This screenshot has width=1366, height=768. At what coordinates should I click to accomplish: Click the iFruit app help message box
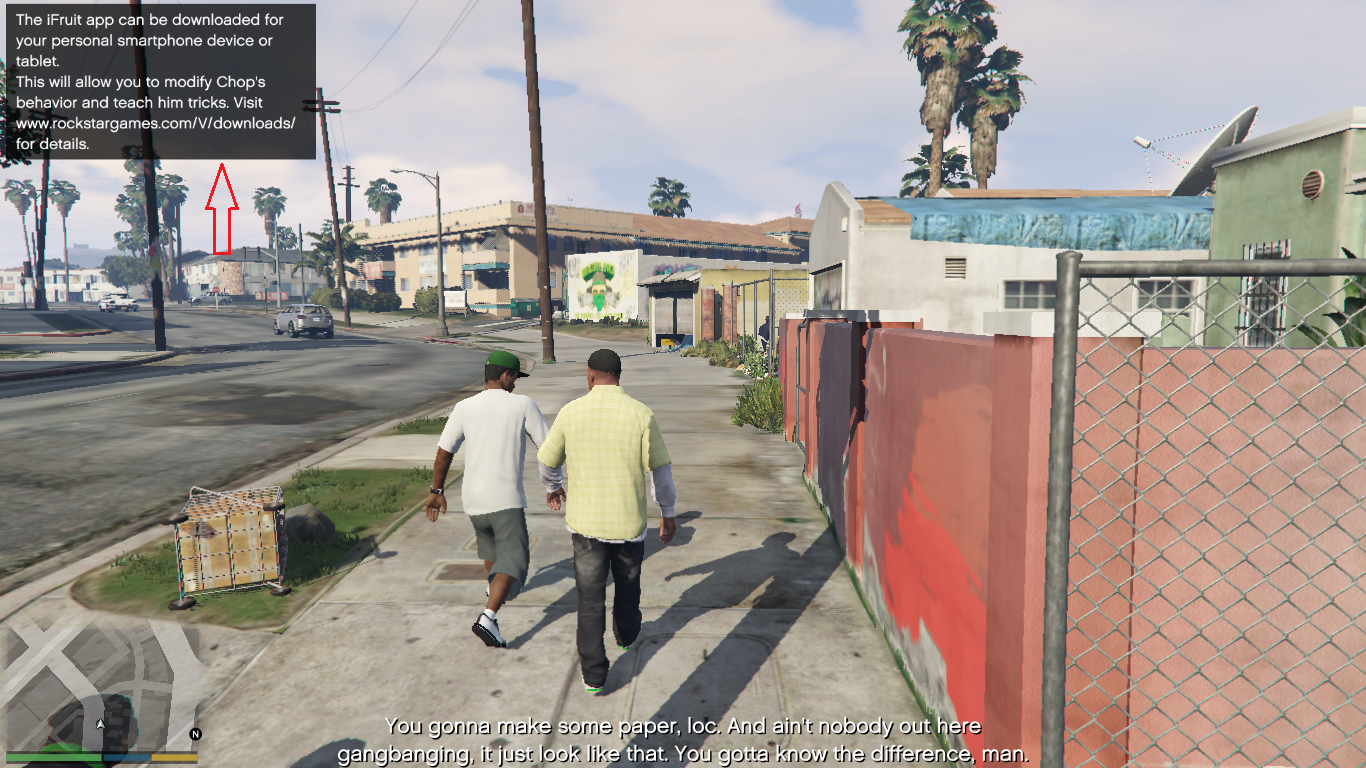tap(161, 82)
